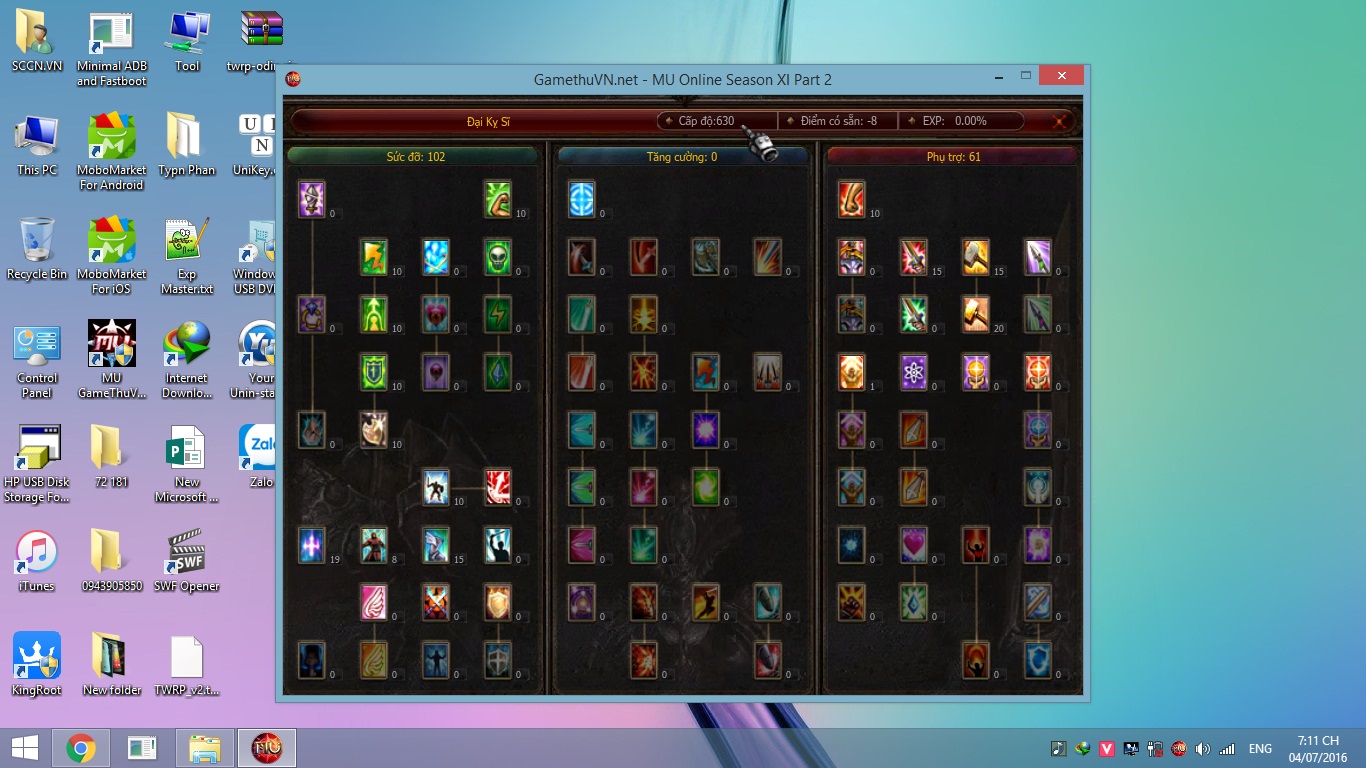This screenshot has height=768, width=1366.
Task: Choose the green swirl skill icon
Action: (x=706, y=487)
